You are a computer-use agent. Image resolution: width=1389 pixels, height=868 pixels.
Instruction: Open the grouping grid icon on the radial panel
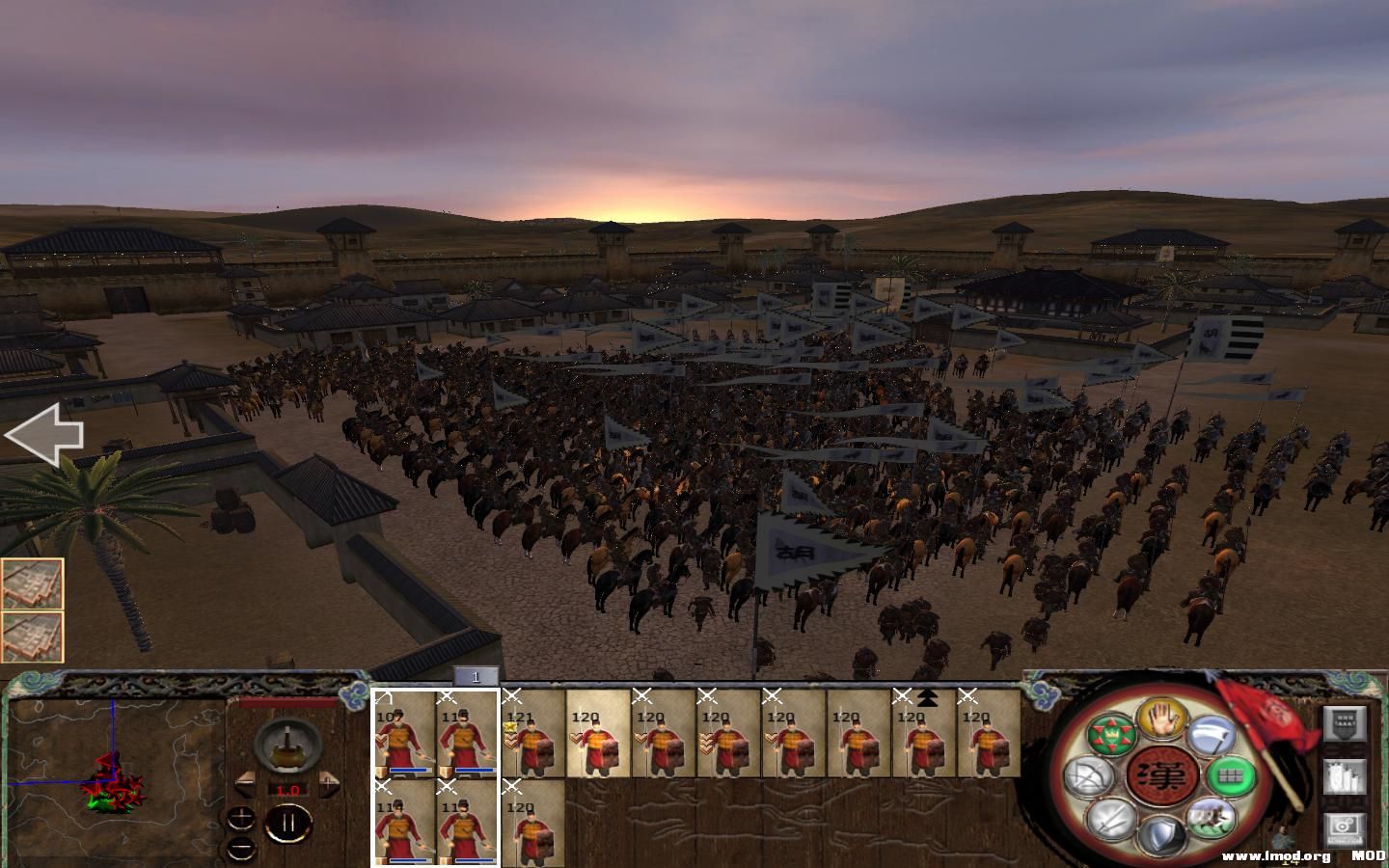click(x=1229, y=777)
